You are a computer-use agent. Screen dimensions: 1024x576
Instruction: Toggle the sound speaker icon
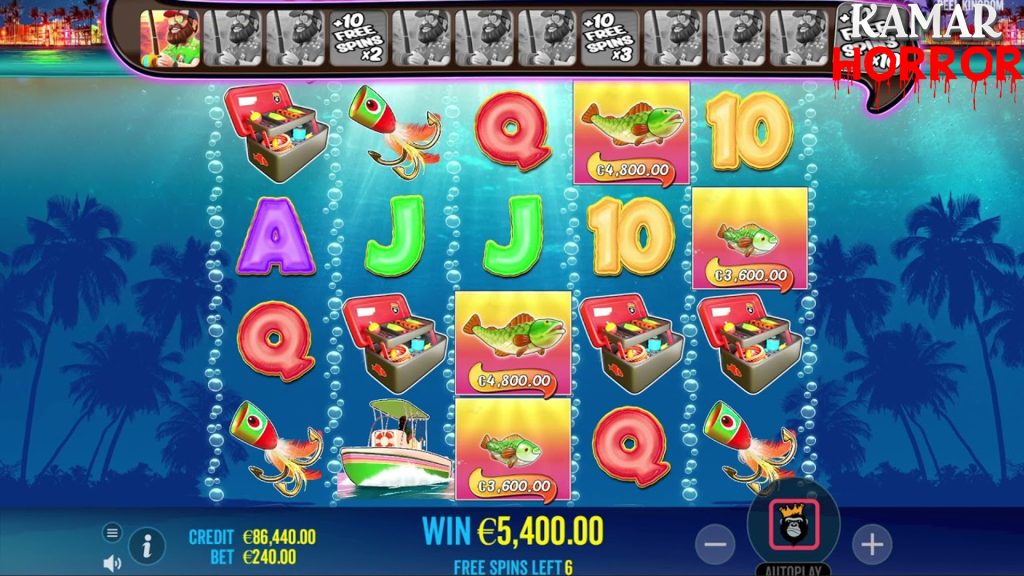[112, 562]
